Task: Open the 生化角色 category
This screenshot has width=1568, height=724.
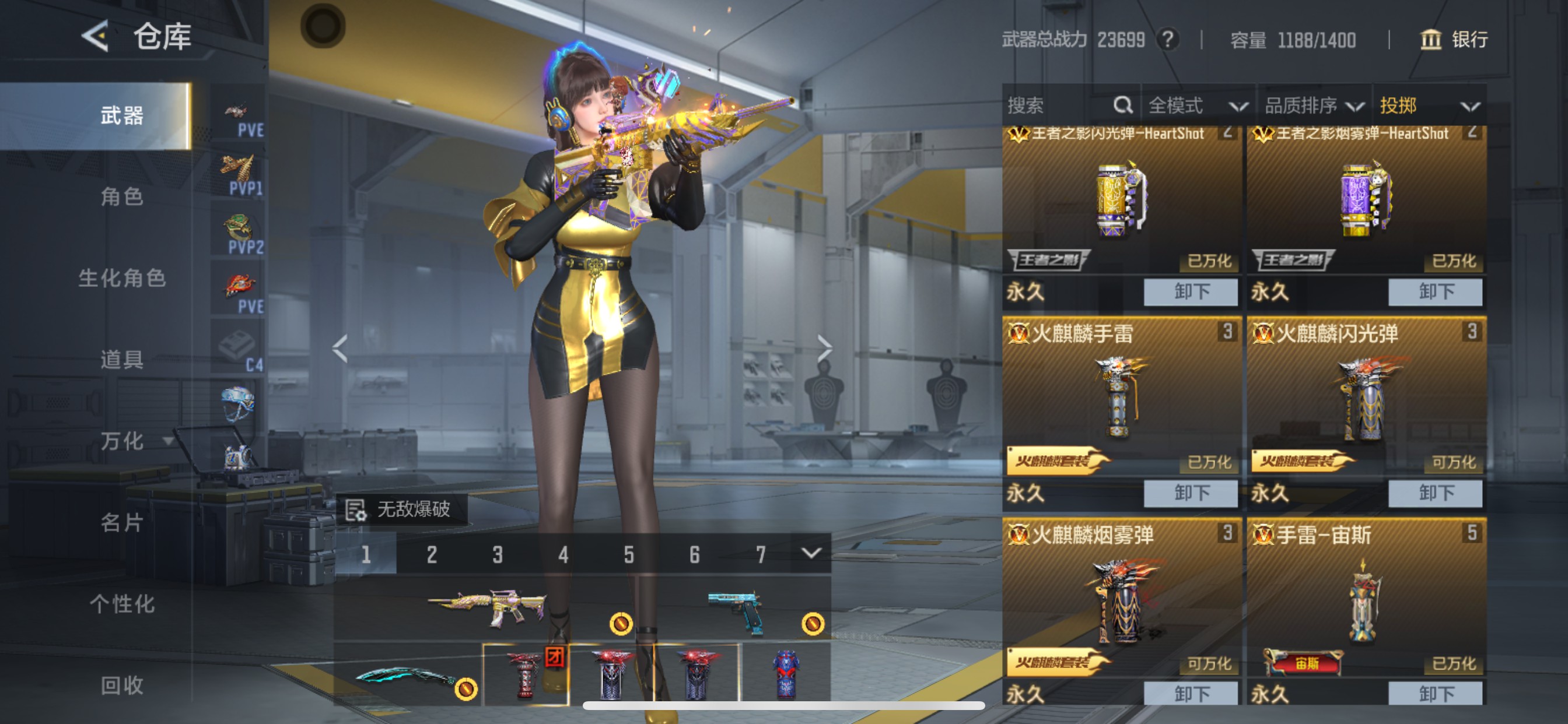Action: point(122,278)
